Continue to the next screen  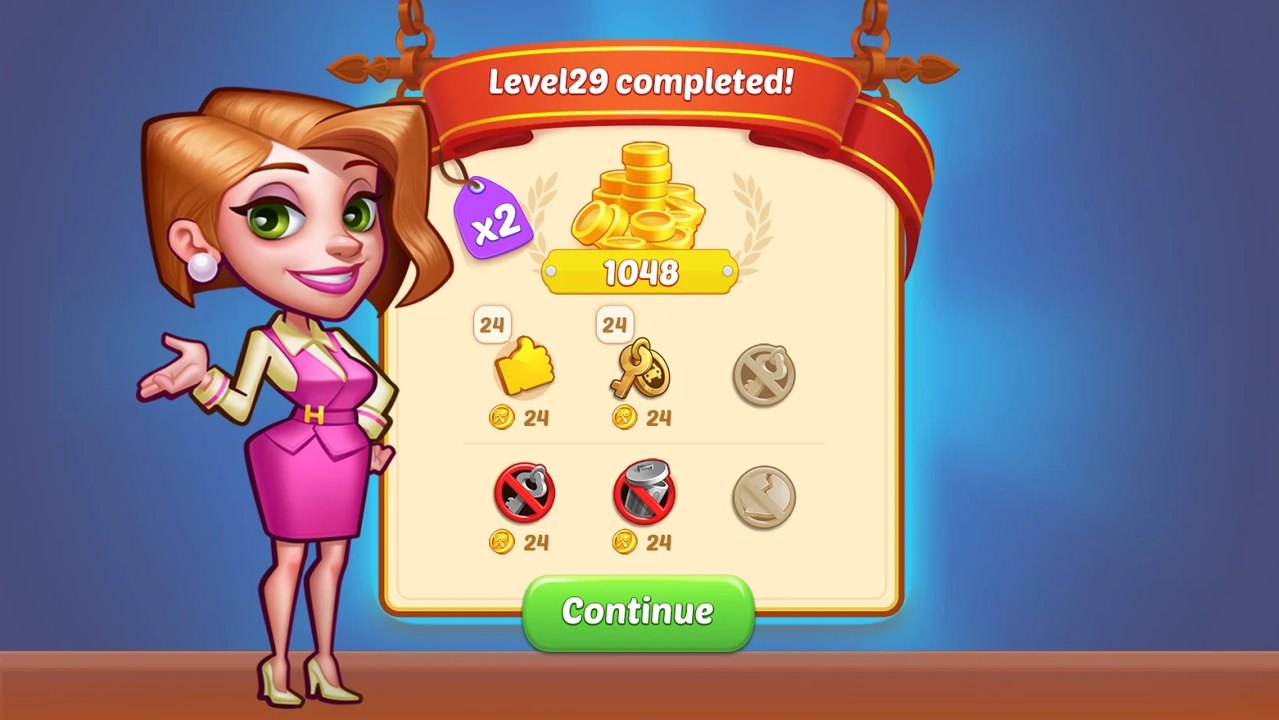[637, 611]
